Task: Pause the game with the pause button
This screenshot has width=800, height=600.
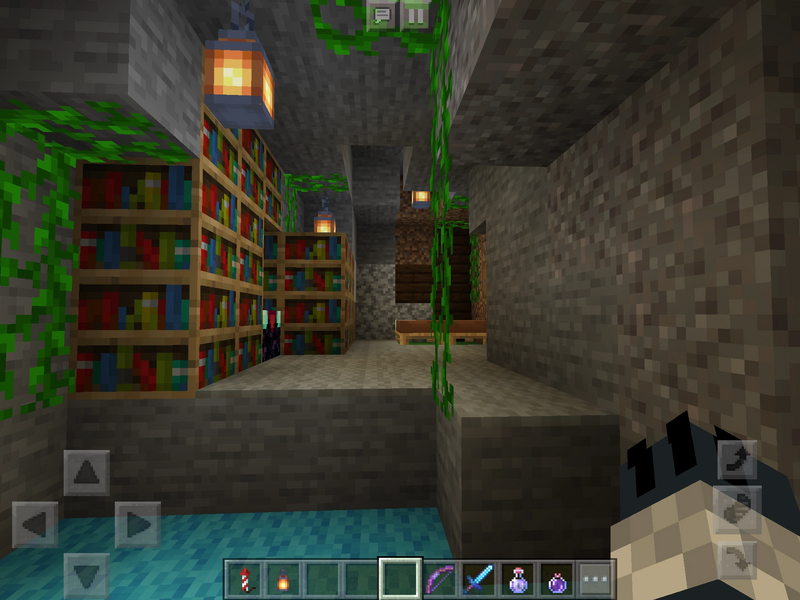Action: coord(414,15)
